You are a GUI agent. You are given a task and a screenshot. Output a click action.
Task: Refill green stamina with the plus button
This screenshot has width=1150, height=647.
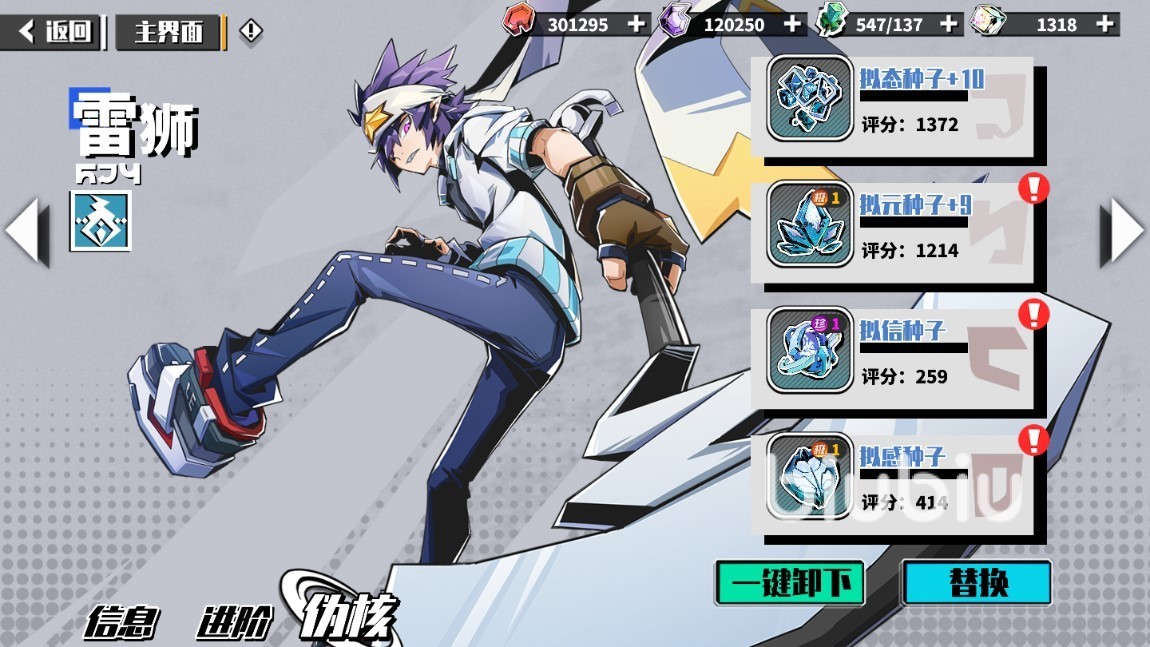point(948,24)
